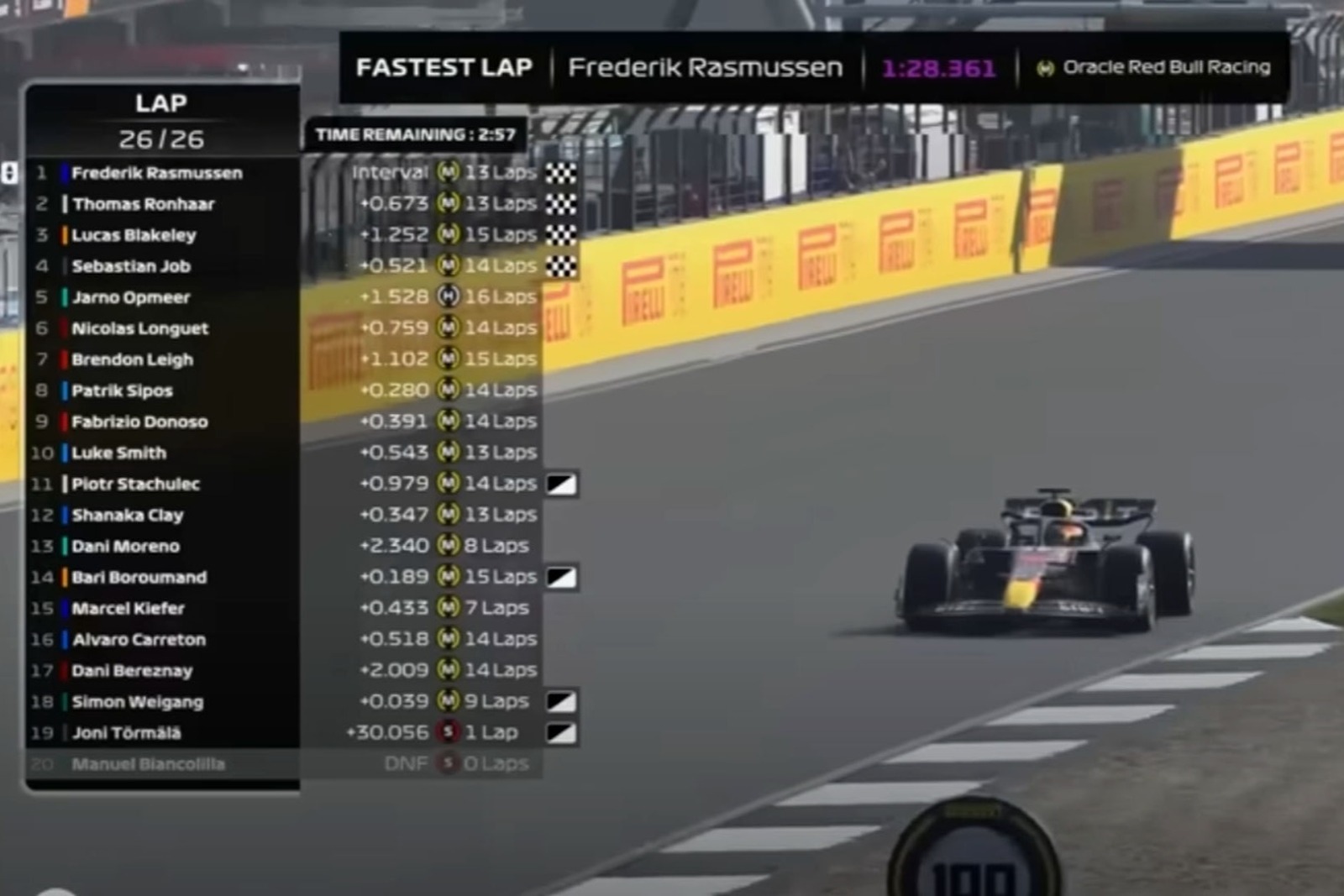Switch to Frederik Rasmussen in the standings

(x=156, y=172)
